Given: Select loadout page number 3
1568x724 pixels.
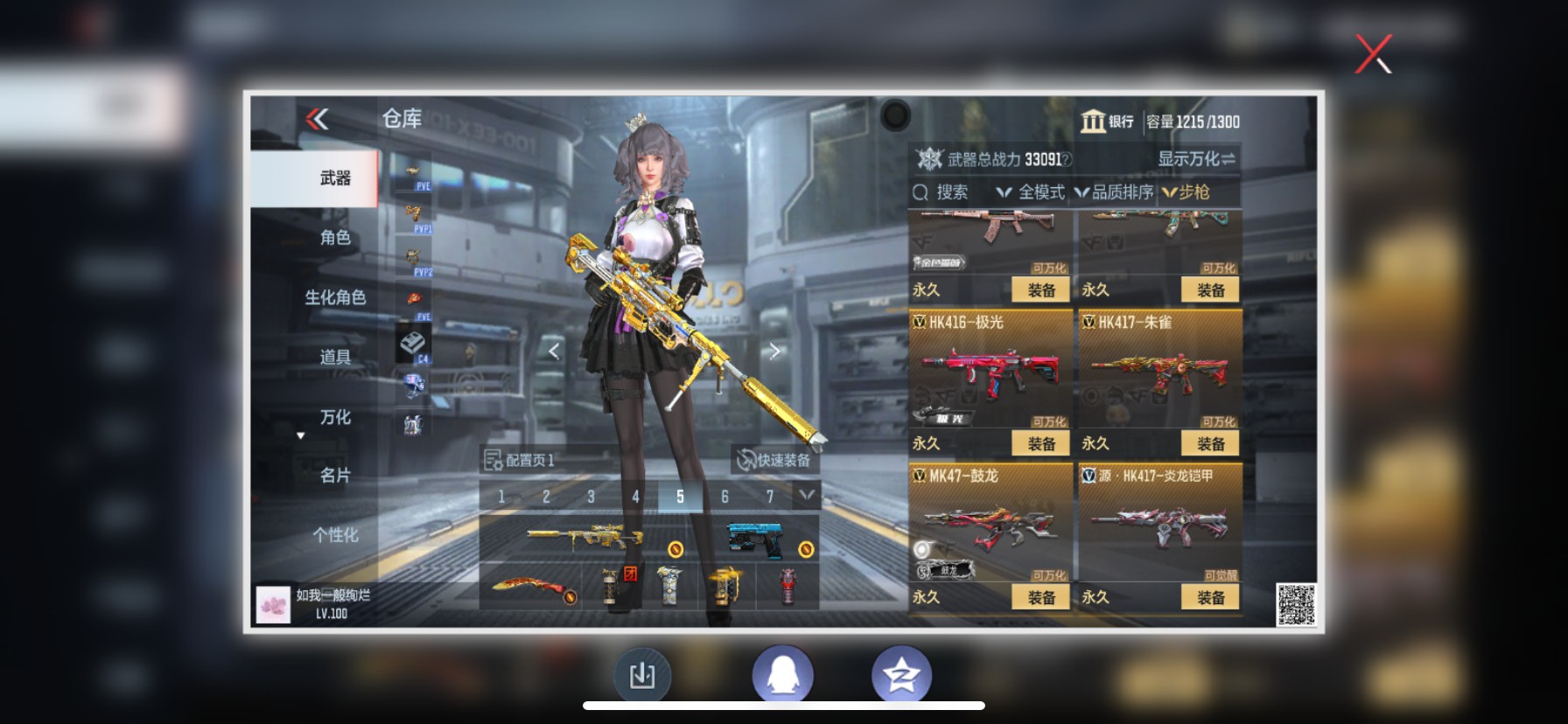Looking at the screenshot, I should (x=591, y=495).
